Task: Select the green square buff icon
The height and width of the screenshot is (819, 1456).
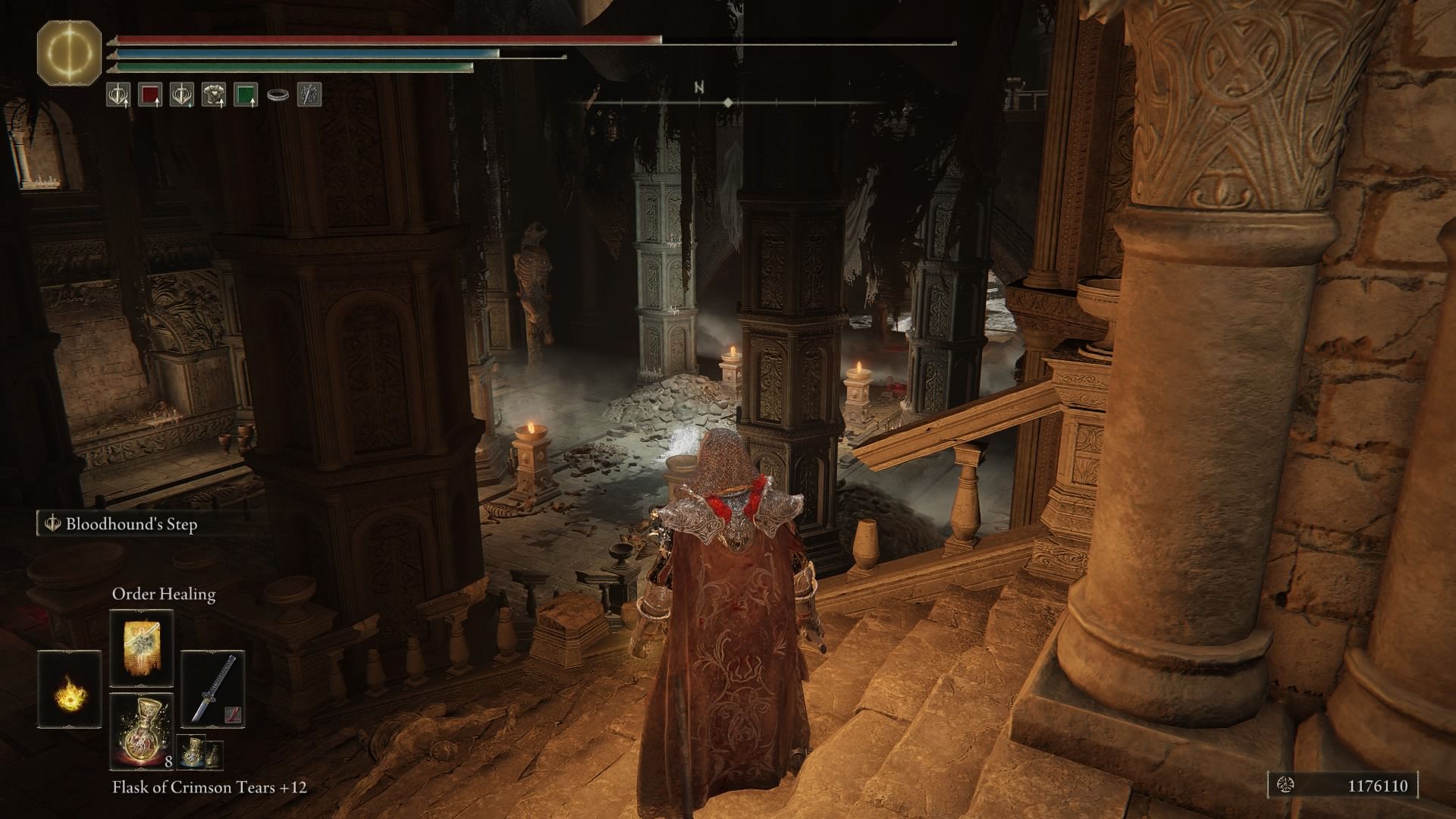Action: click(246, 95)
